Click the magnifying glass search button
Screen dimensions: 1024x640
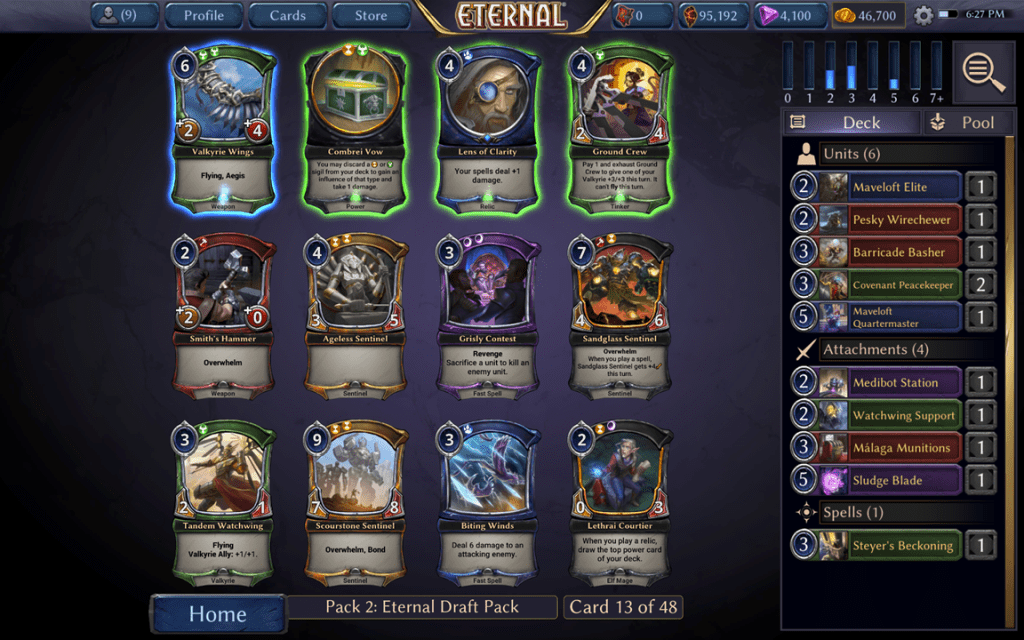[x=985, y=71]
